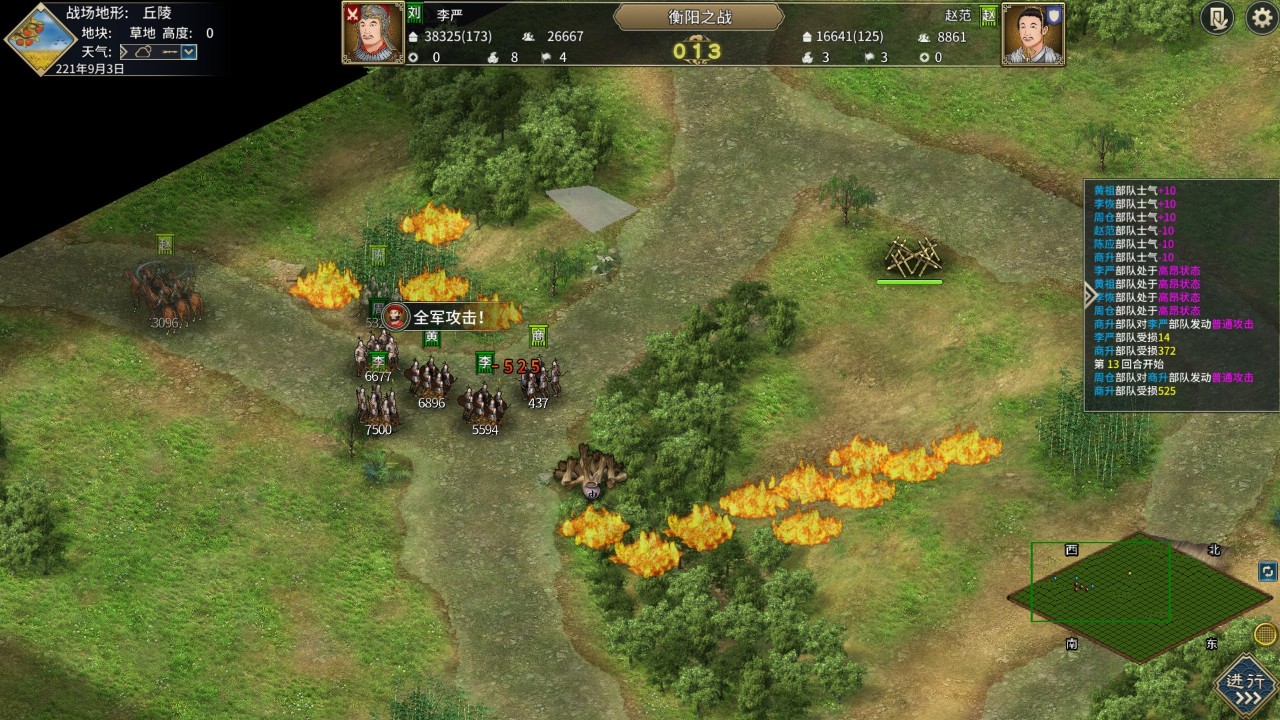Viewport: 1280px width, 720px height.
Task: Click the battlefield minimap
Action: [1139, 597]
